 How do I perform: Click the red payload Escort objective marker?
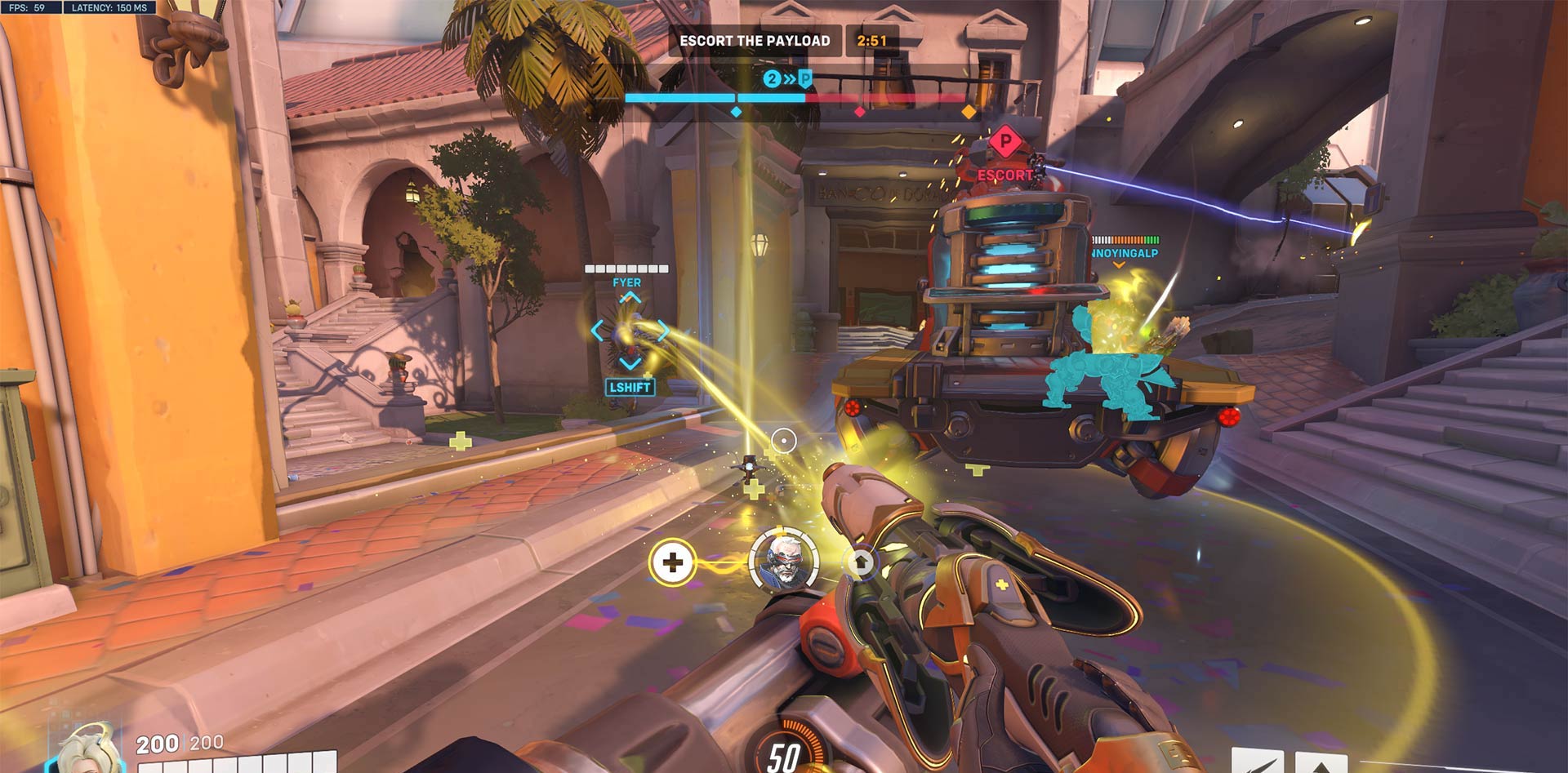[1005, 144]
